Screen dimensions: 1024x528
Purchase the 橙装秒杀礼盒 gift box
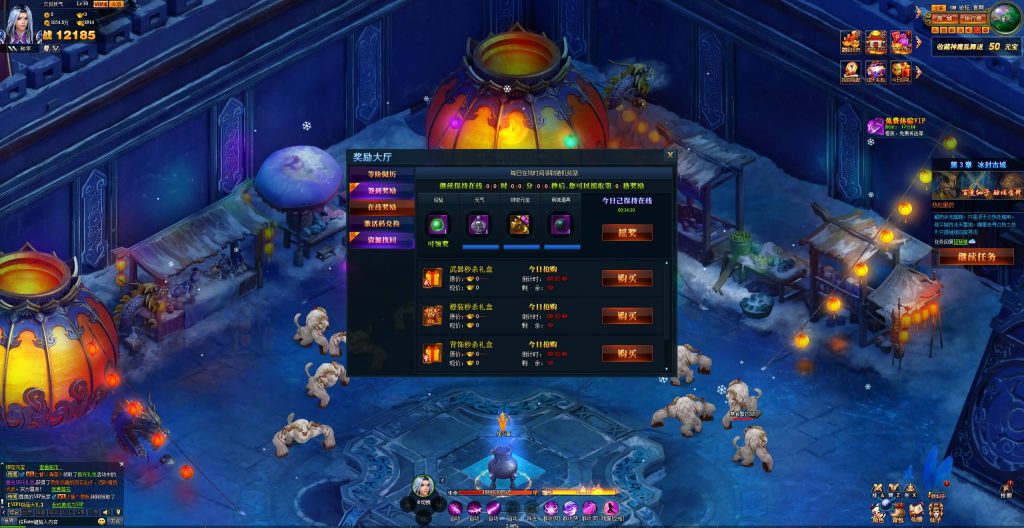pos(627,315)
